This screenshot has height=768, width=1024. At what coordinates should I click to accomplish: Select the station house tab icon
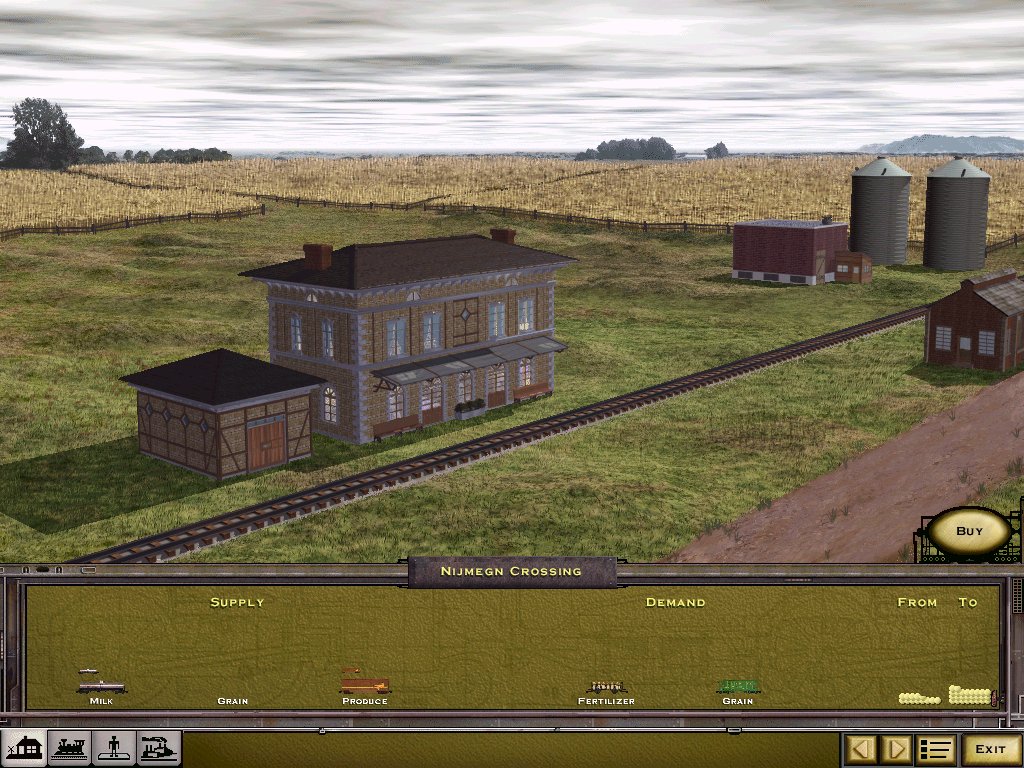(x=25, y=748)
